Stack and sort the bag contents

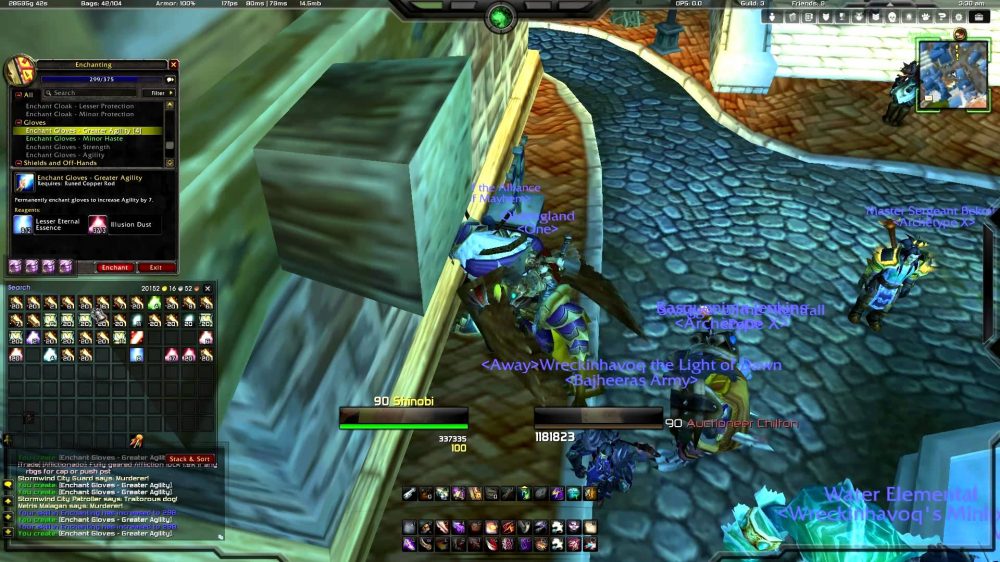pyautogui.click(x=190, y=459)
